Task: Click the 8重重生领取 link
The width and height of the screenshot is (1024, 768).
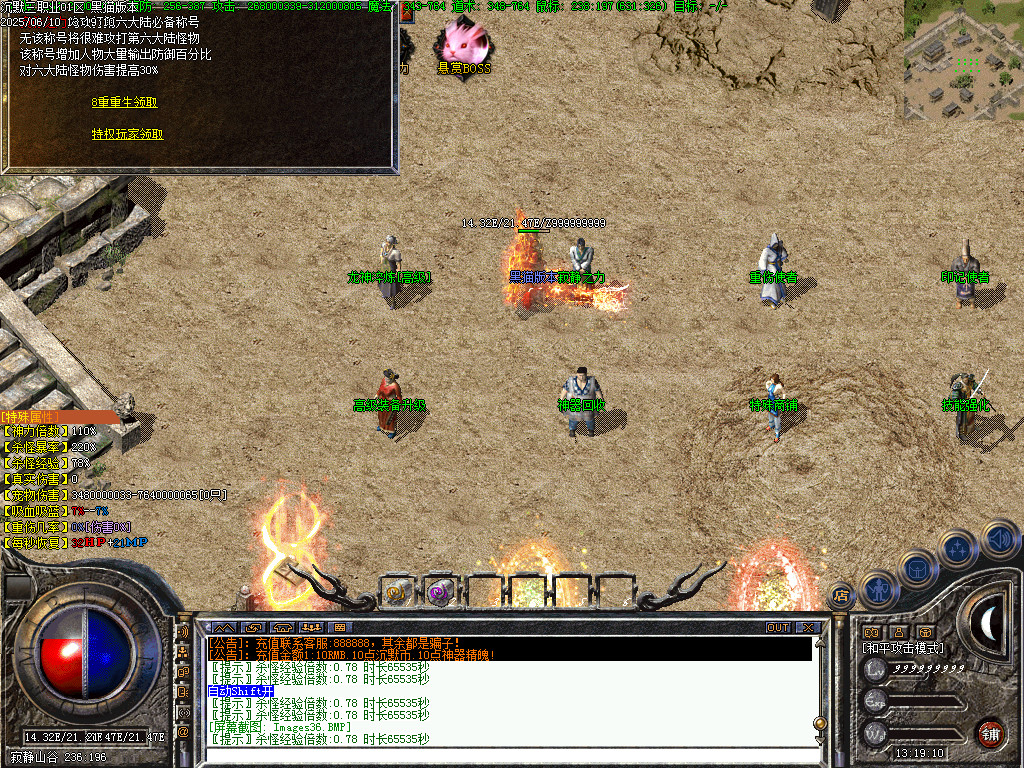Action: click(124, 102)
